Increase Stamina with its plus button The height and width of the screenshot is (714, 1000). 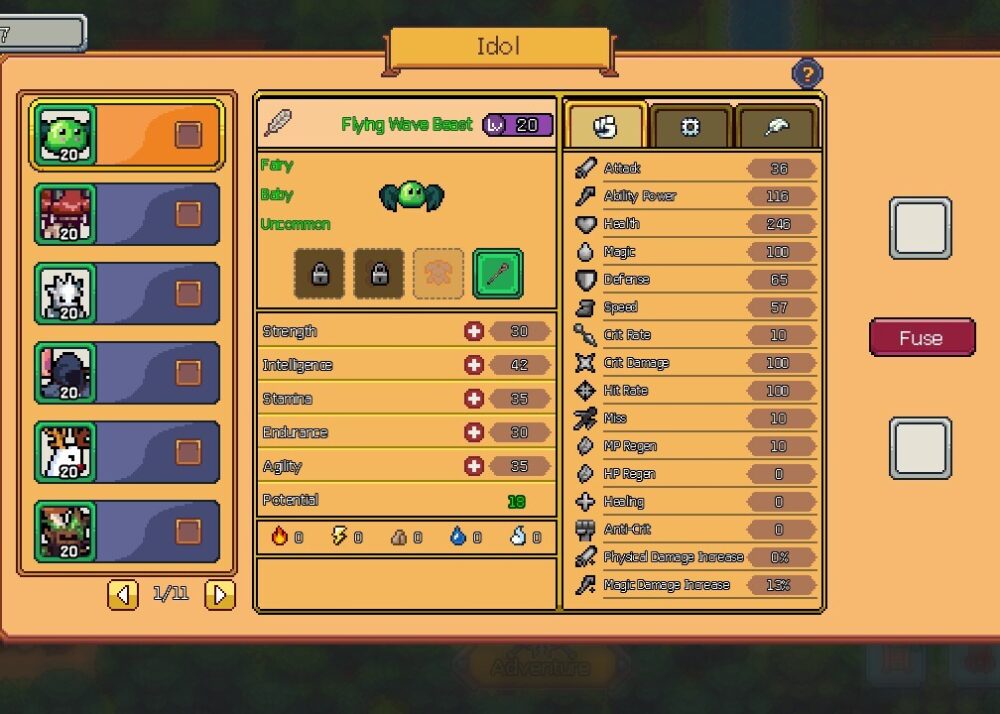coord(474,399)
